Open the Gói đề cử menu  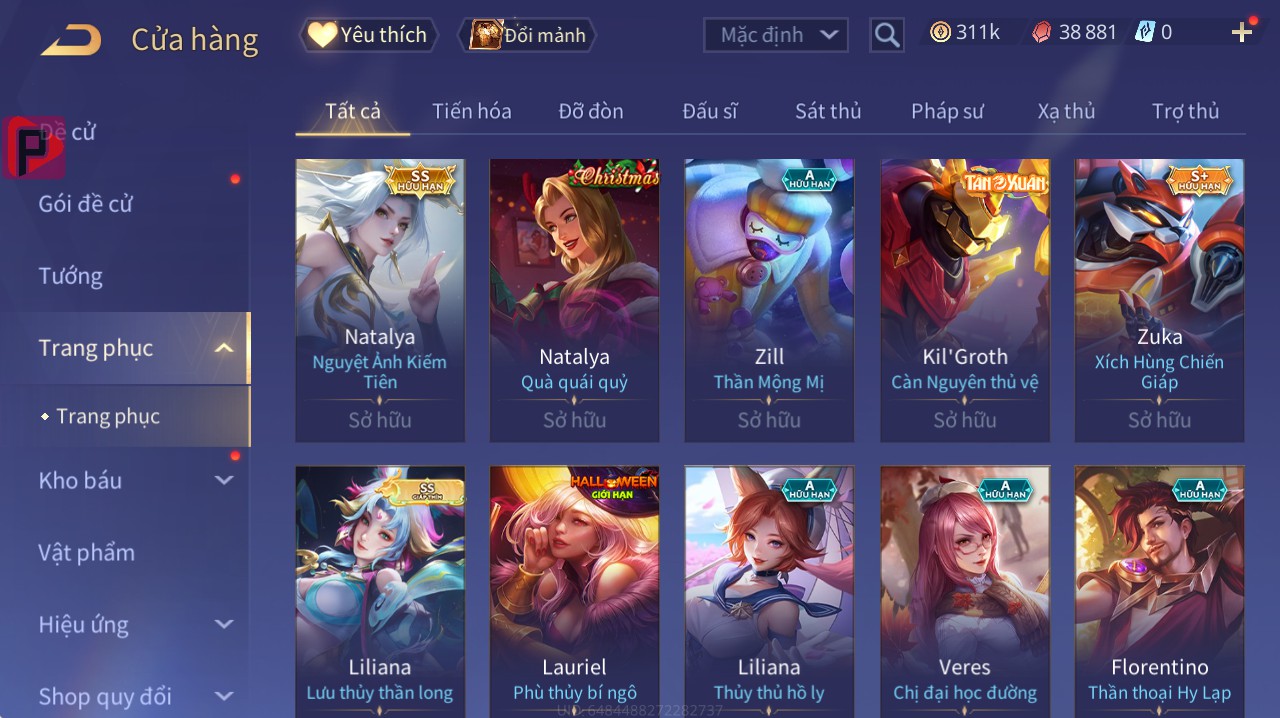coord(86,204)
